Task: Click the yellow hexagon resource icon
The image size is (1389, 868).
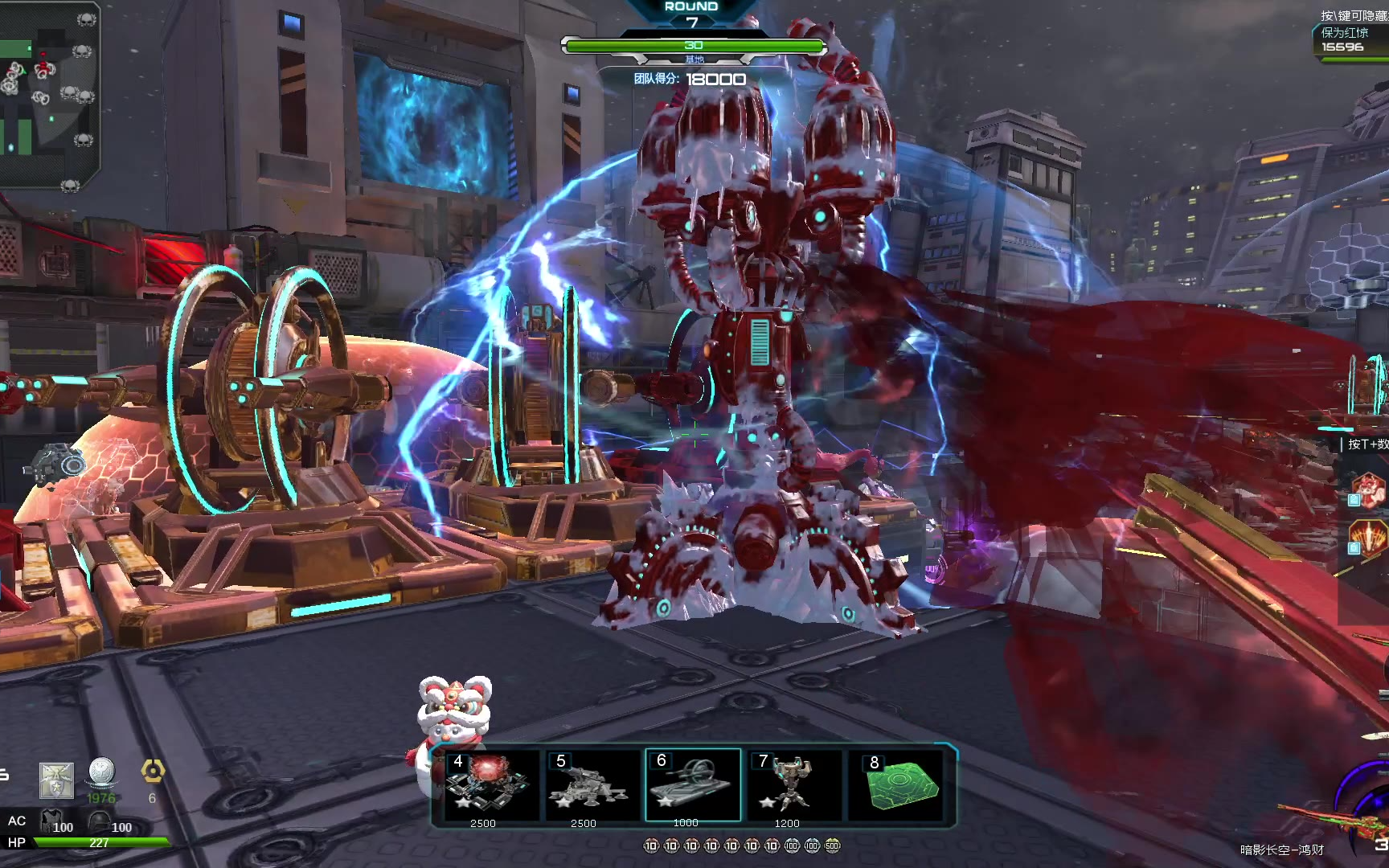Action: (x=153, y=772)
